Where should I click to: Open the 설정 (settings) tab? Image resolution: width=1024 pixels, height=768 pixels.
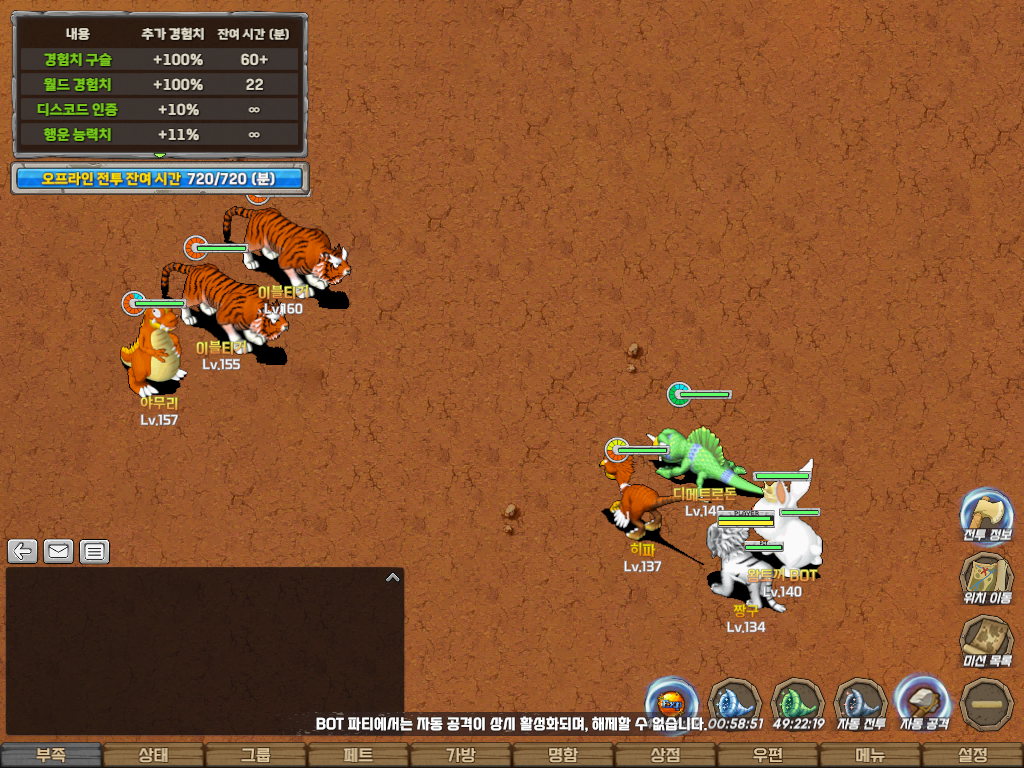[972, 755]
